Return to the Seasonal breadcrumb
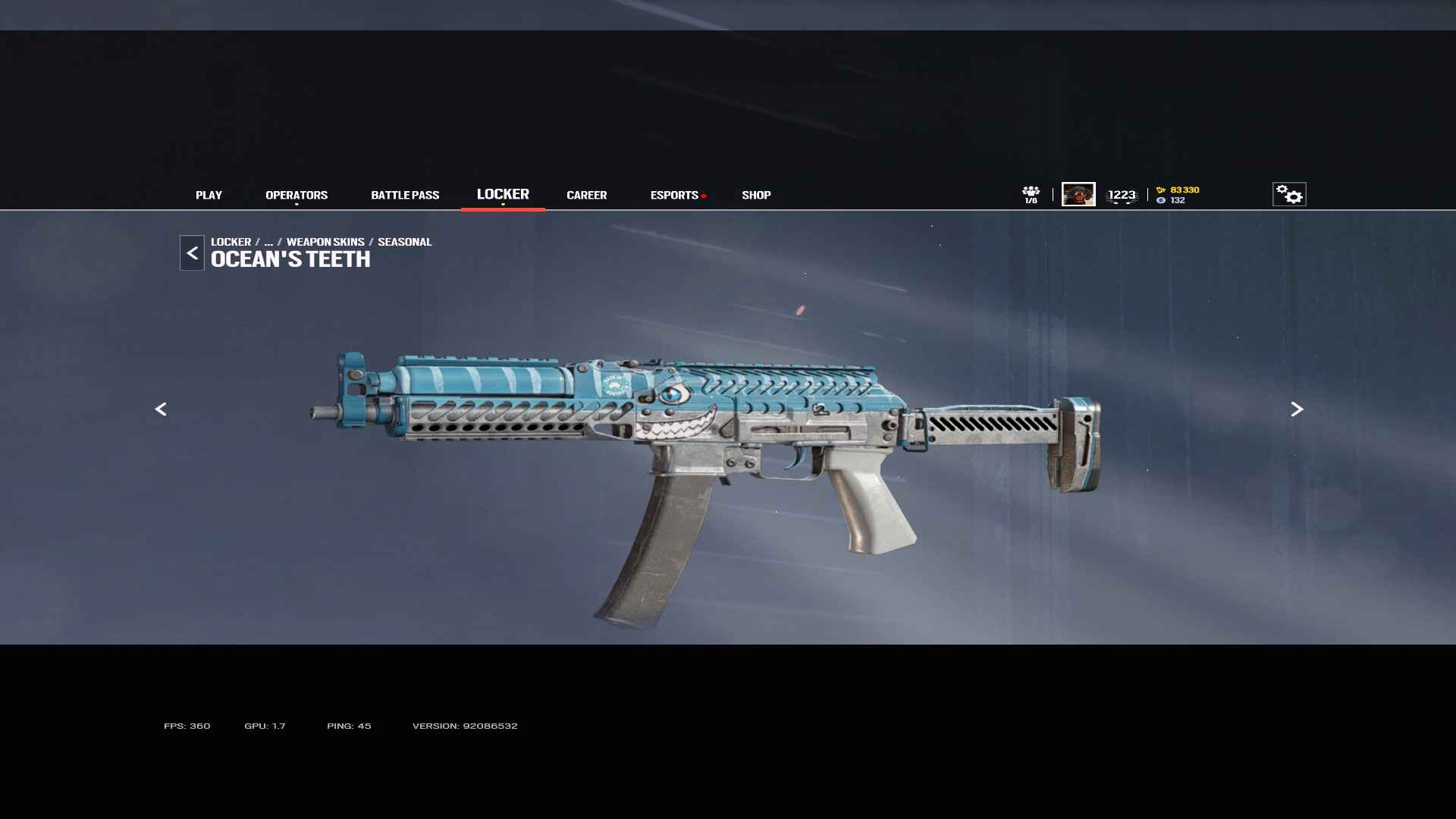The width and height of the screenshot is (1456, 819). (x=404, y=242)
